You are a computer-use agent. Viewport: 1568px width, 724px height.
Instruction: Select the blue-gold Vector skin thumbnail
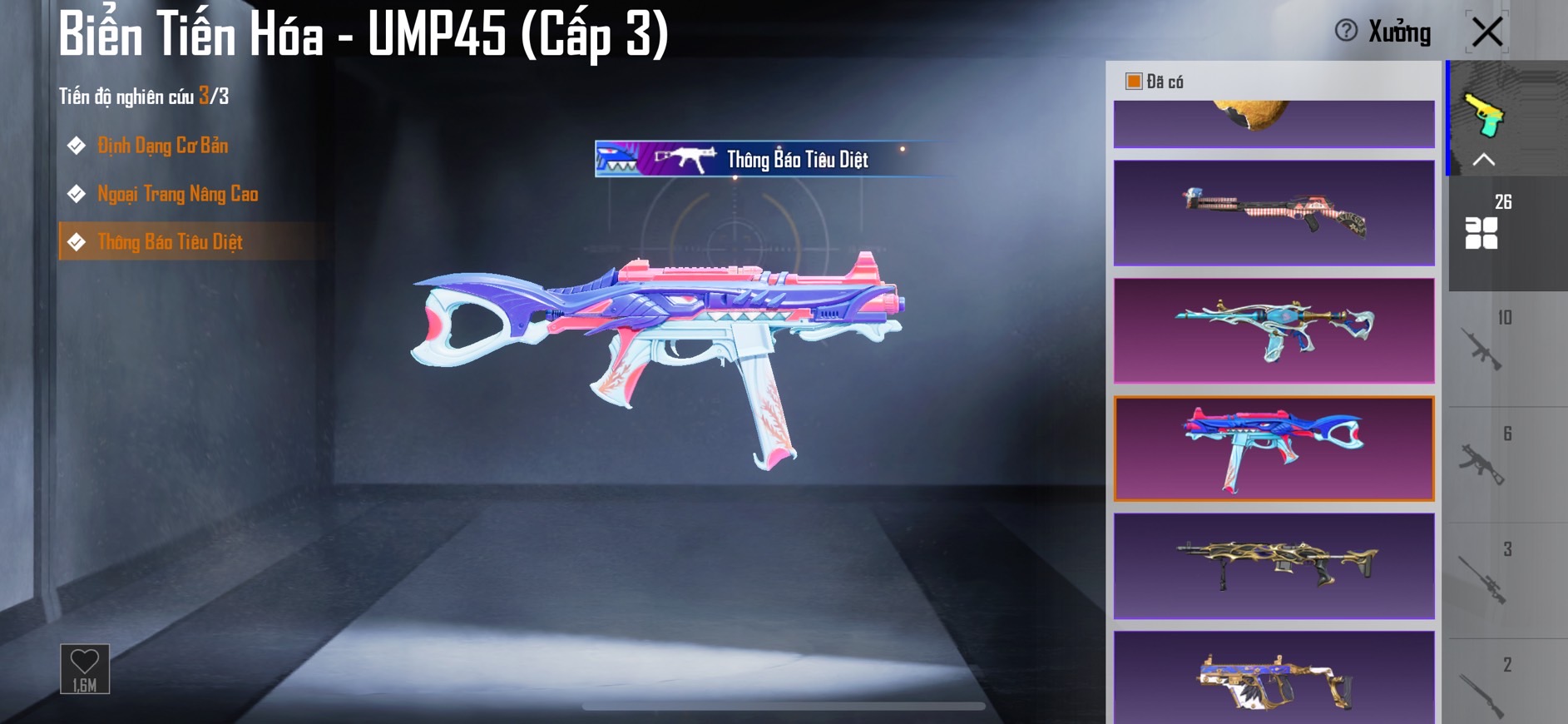click(1274, 678)
